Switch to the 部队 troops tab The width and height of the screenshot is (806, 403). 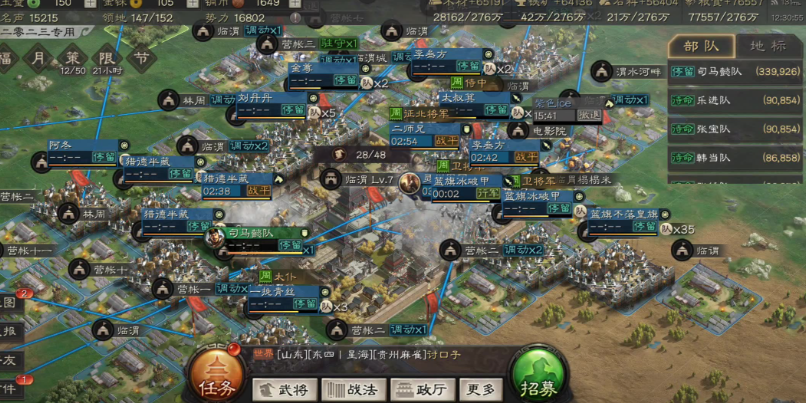tap(699, 45)
